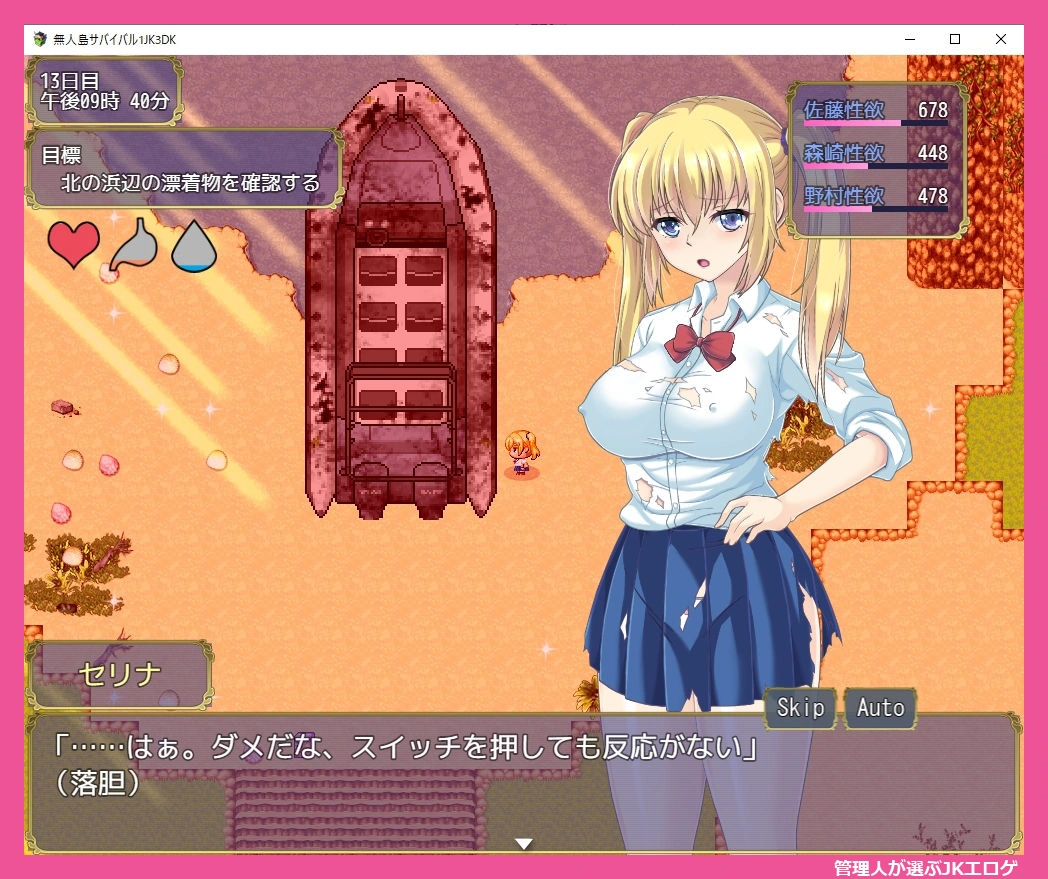Skip the current dialogue scene
The width and height of the screenshot is (1048, 879).
(x=801, y=708)
